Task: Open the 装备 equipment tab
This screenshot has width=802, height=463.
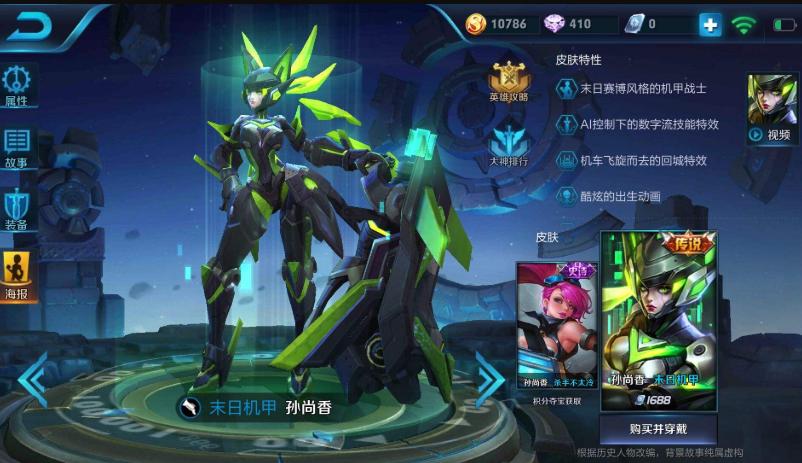Action: (x=17, y=209)
